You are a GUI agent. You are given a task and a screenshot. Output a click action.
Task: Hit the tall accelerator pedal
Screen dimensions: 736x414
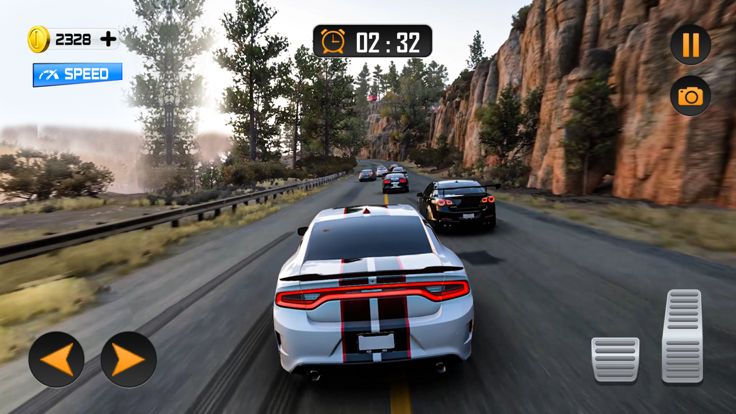pos(683,336)
